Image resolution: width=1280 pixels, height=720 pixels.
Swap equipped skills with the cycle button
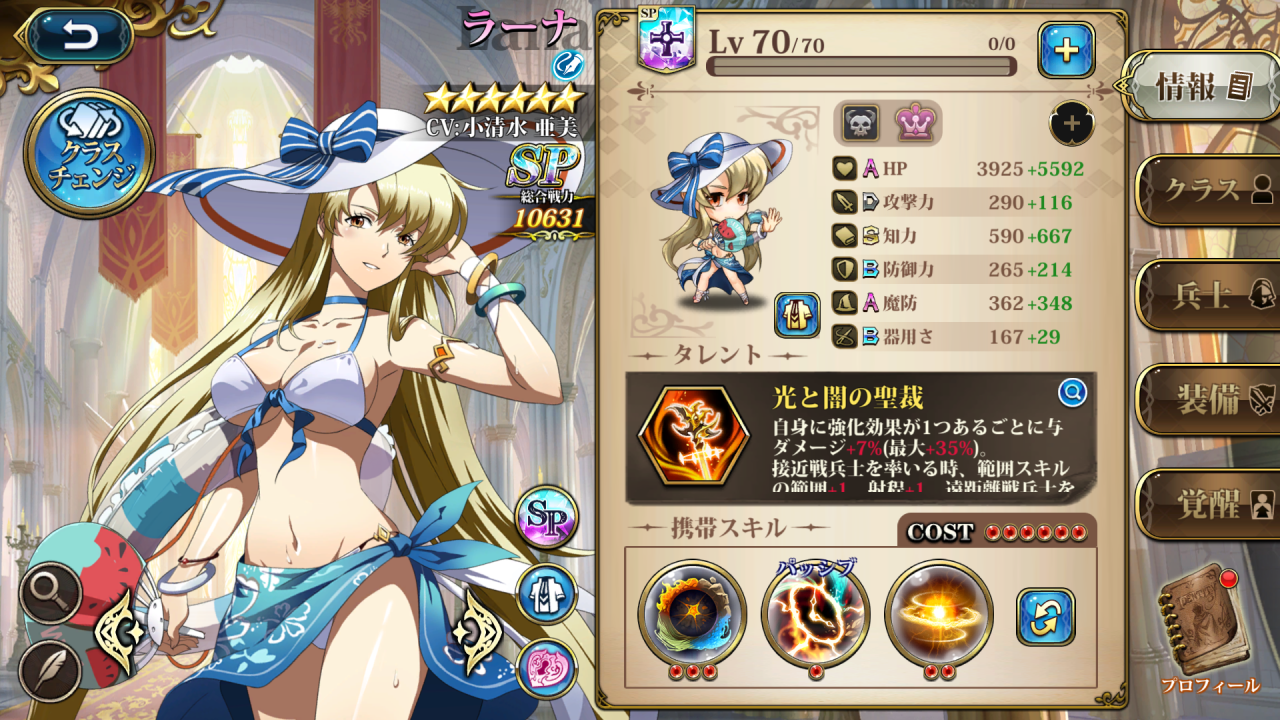point(1045,616)
